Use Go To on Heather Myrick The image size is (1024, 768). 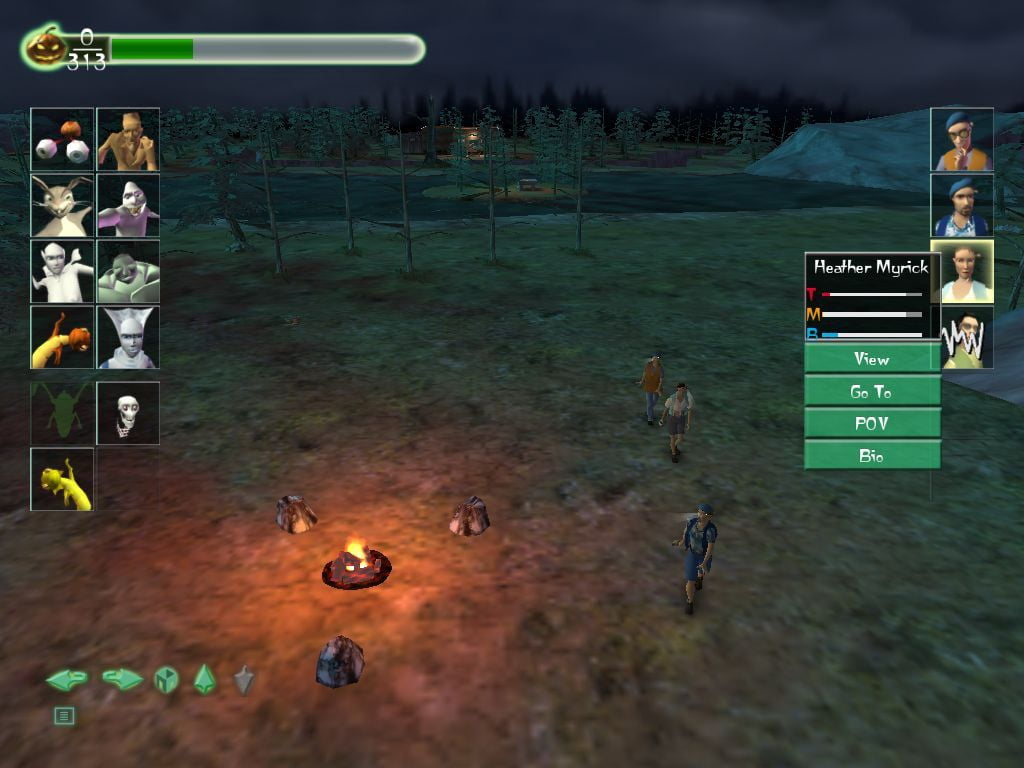872,391
